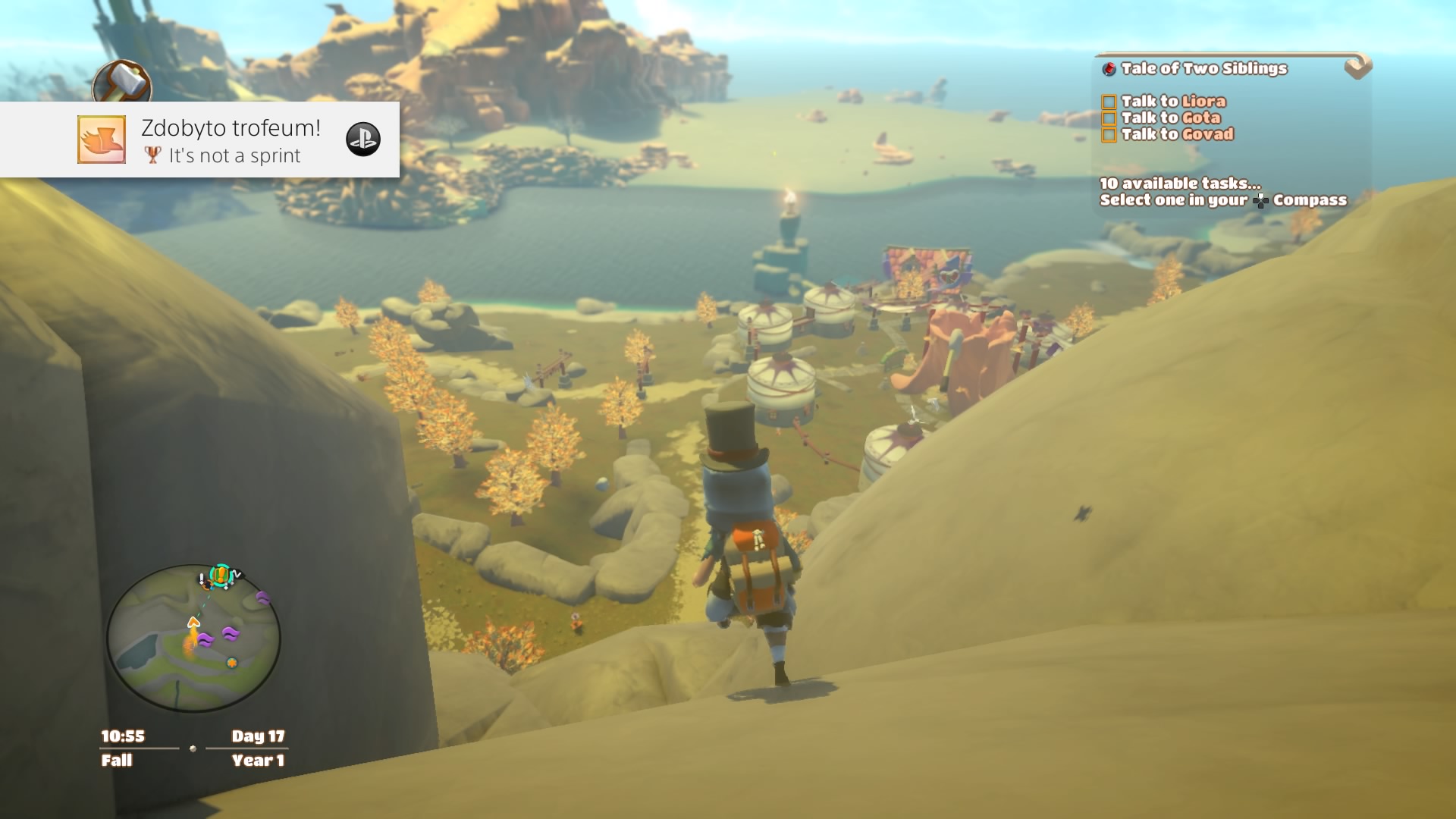Select the hammer tool icon
The width and height of the screenshot is (1456, 819).
coord(122,81)
